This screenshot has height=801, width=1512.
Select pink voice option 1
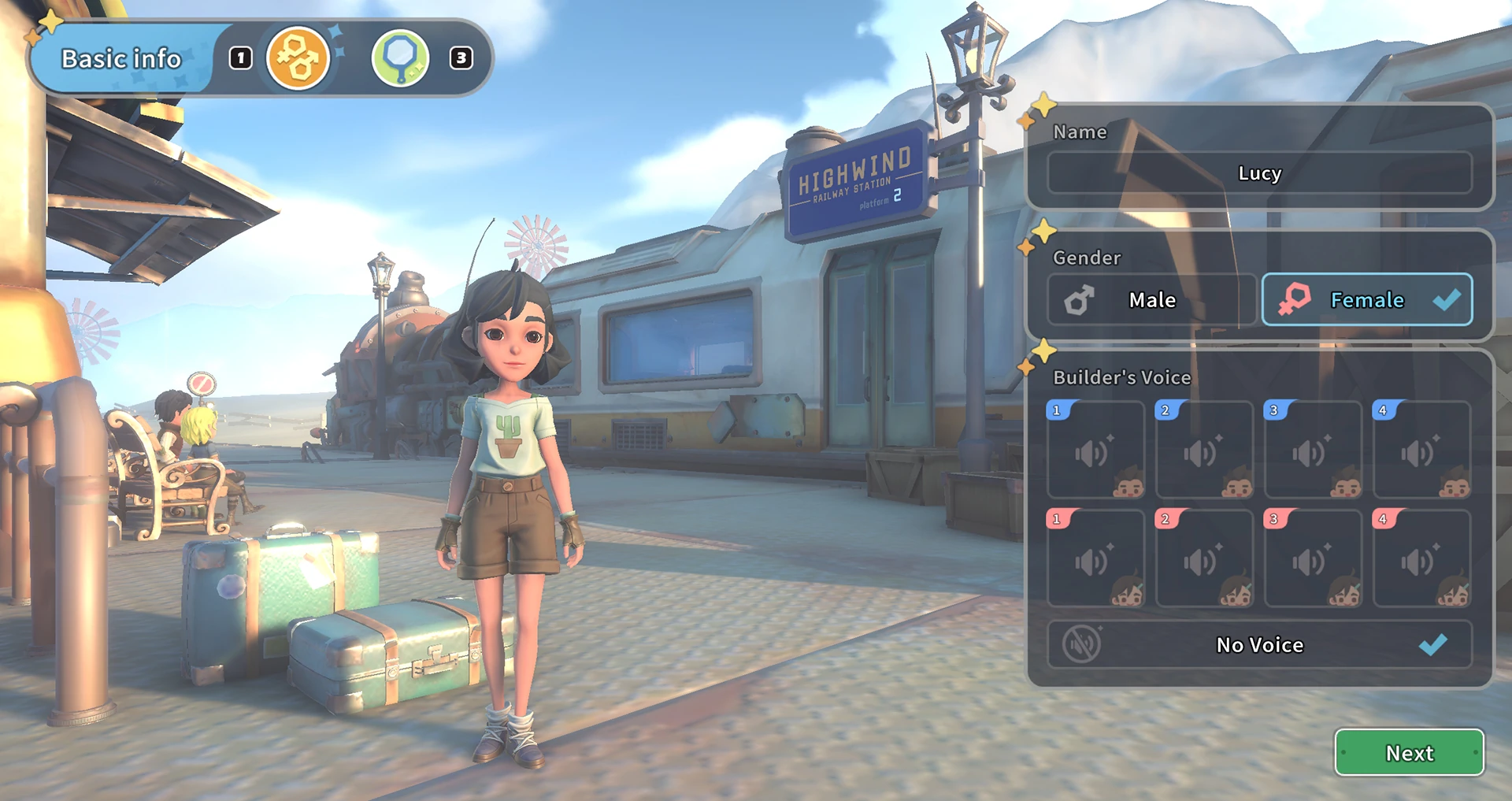coord(1095,559)
